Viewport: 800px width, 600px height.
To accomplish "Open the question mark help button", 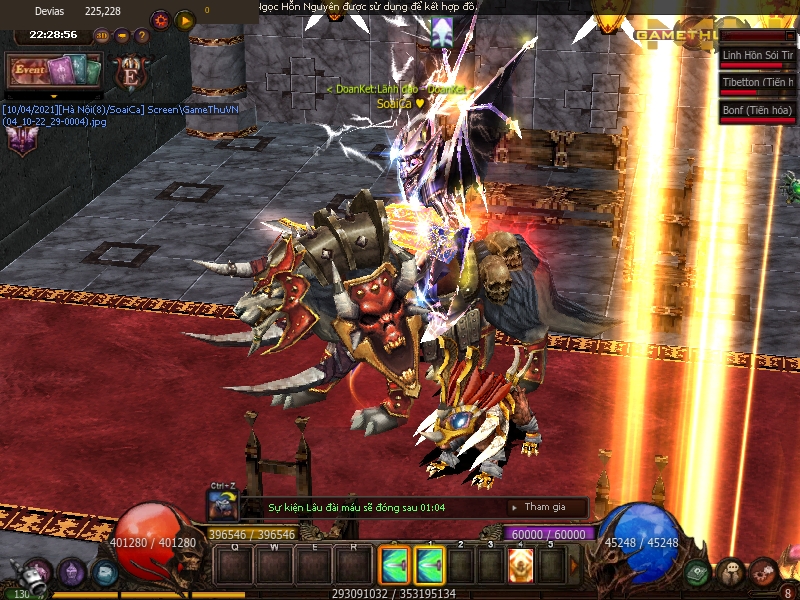I will tap(142, 36).
